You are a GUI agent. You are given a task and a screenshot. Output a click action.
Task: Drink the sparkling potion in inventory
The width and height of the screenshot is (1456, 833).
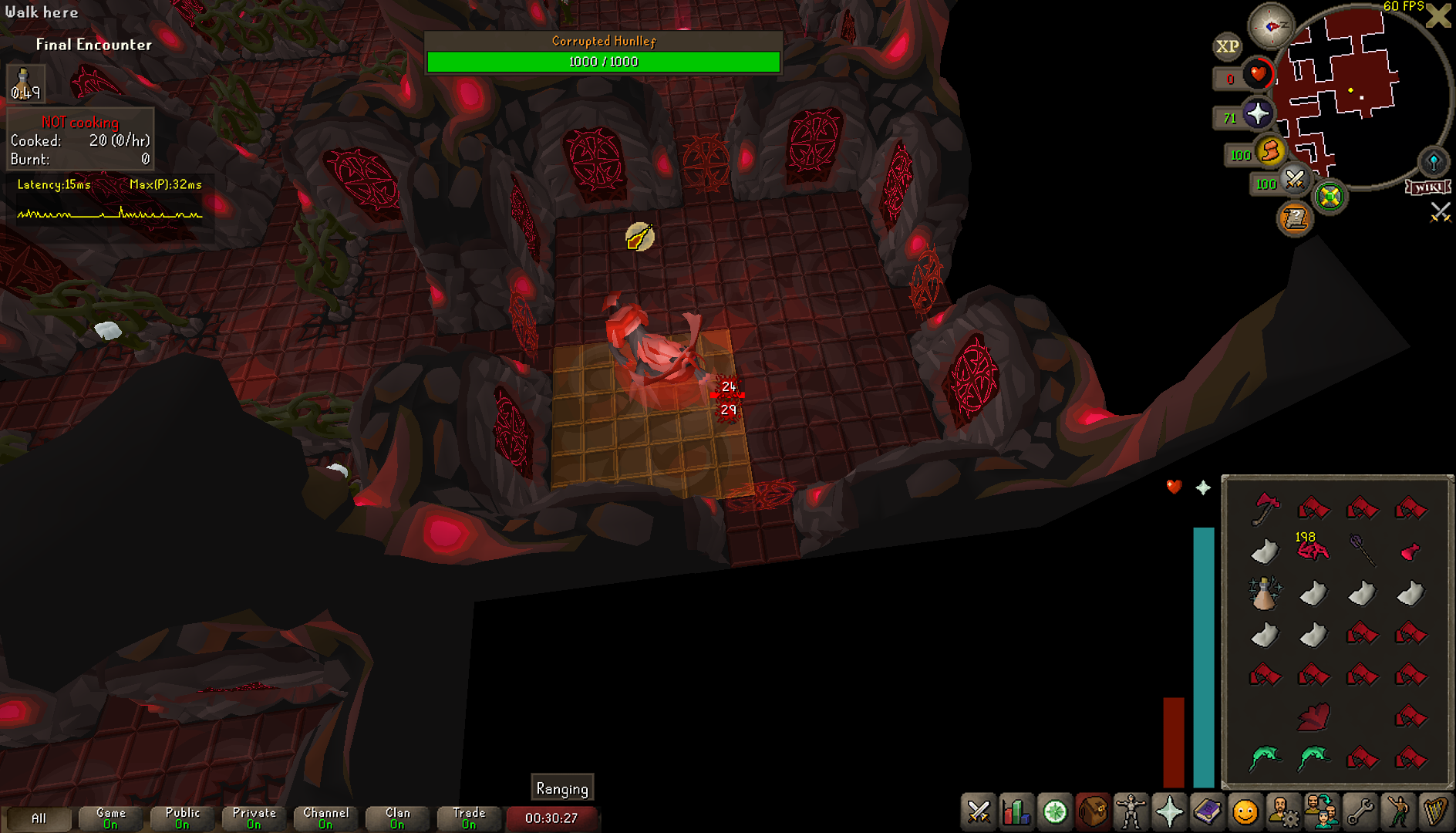pos(1265,593)
